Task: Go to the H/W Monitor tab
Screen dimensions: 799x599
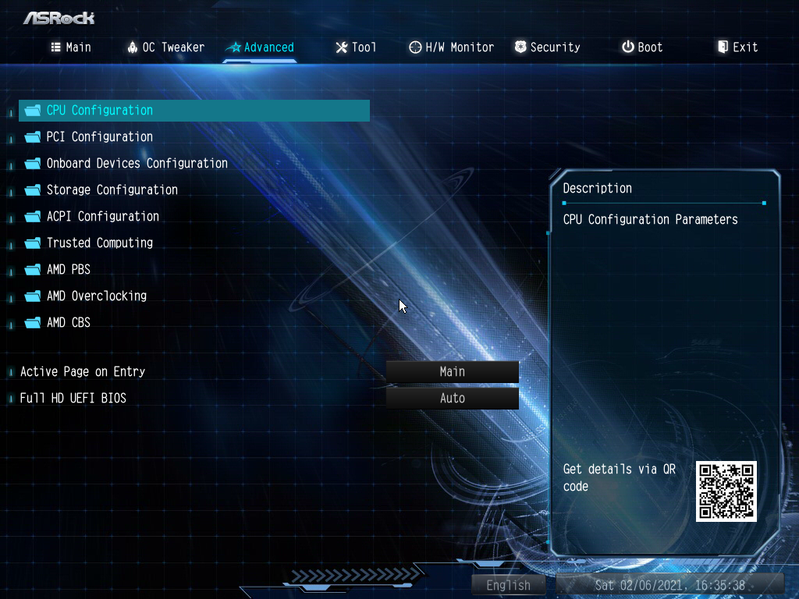Action: [x=451, y=47]
